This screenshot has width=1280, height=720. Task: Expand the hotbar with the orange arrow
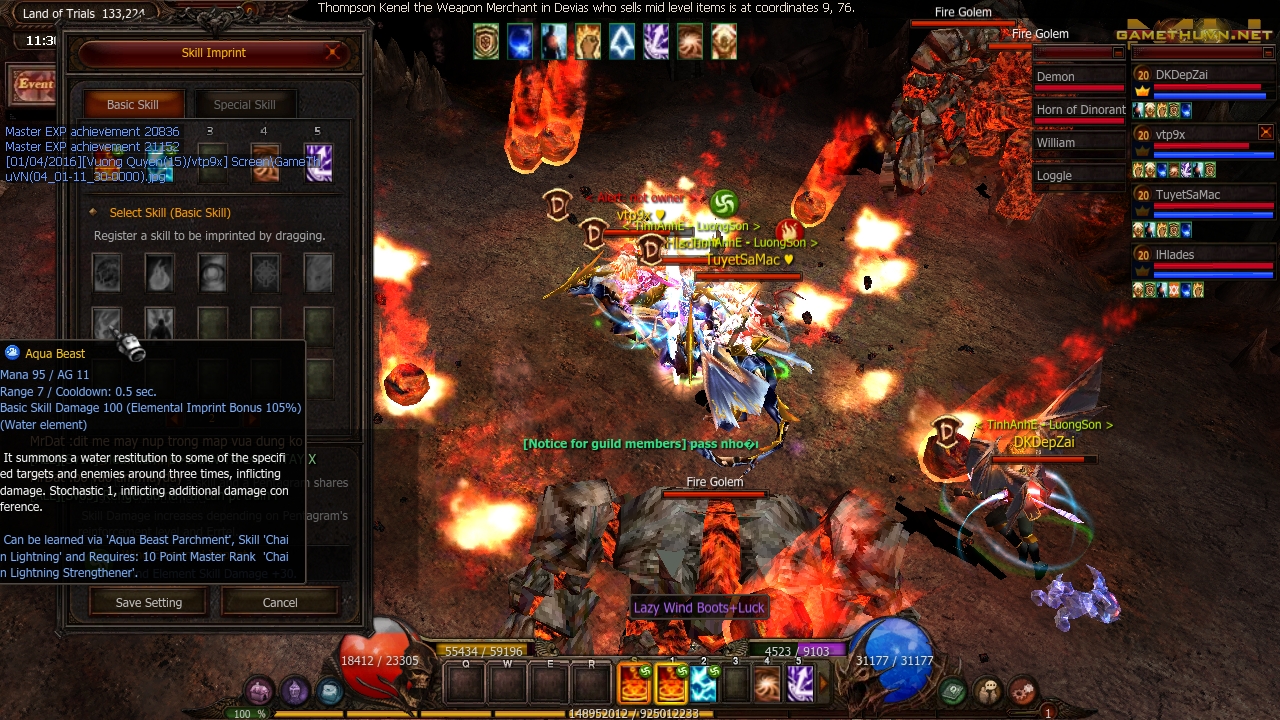click(x=823, y=682)
